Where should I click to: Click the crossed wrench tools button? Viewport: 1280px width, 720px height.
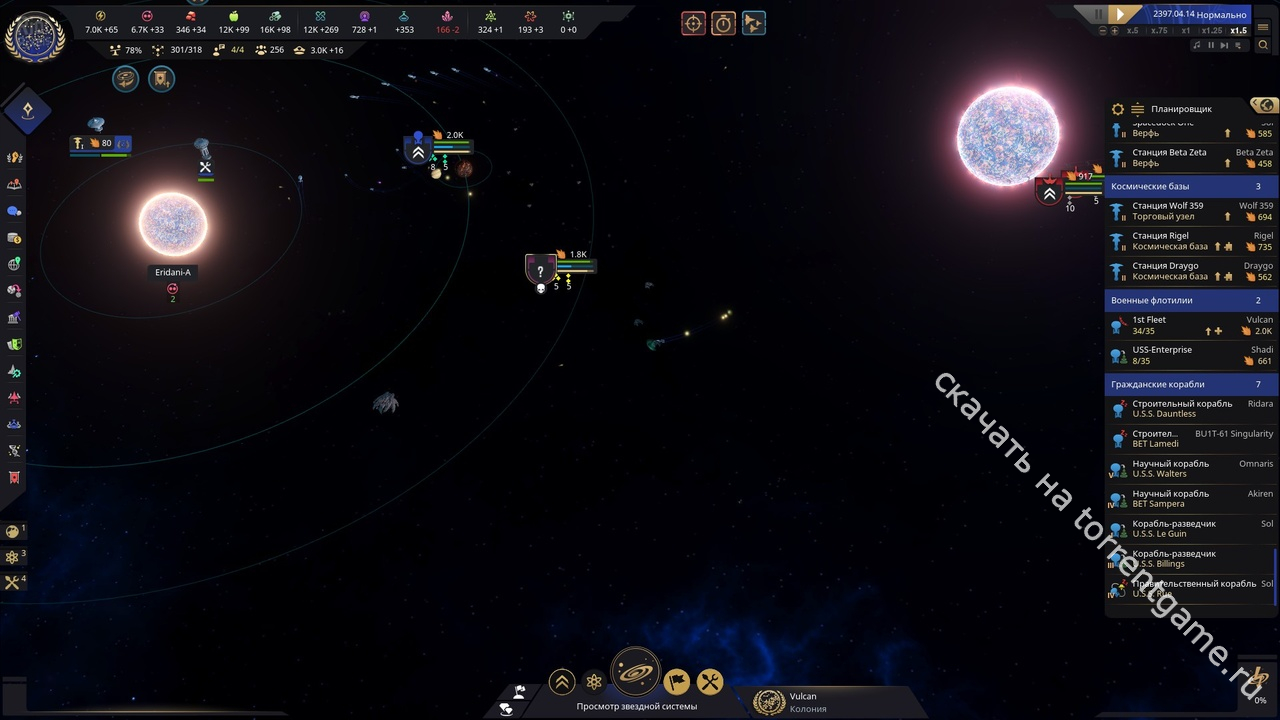pyautogui.click(x=710, y=682)
